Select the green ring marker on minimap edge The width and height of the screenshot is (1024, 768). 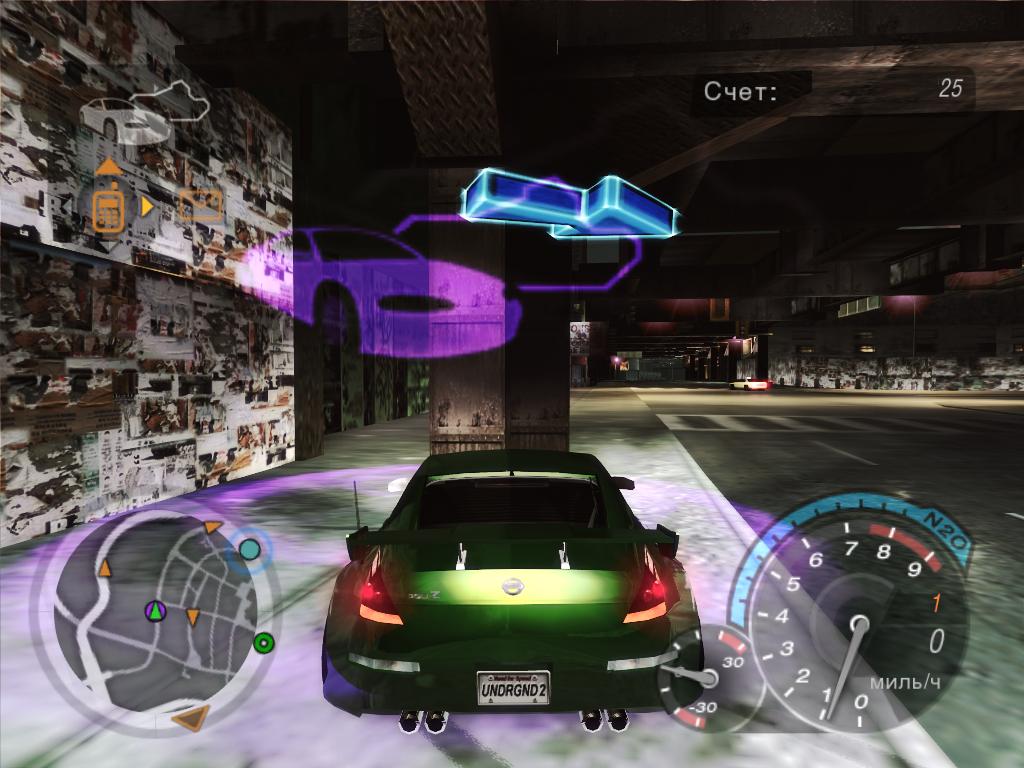(264, 642)
